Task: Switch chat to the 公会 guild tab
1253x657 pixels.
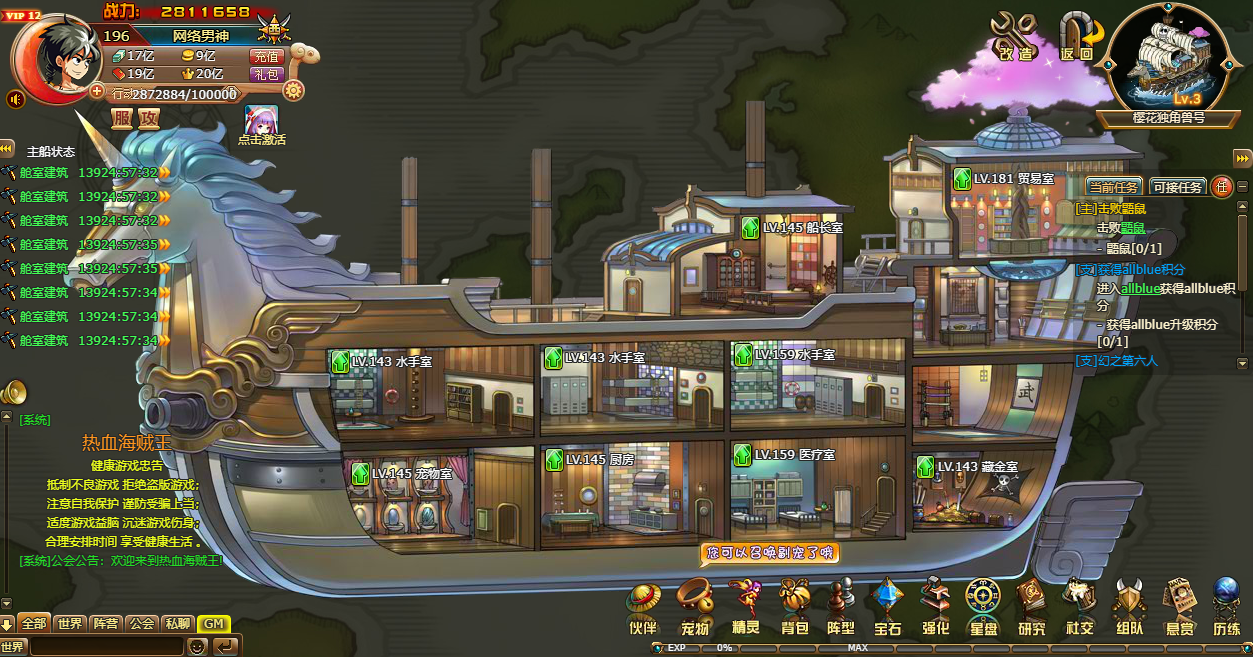Action: (x=142, y=623)
